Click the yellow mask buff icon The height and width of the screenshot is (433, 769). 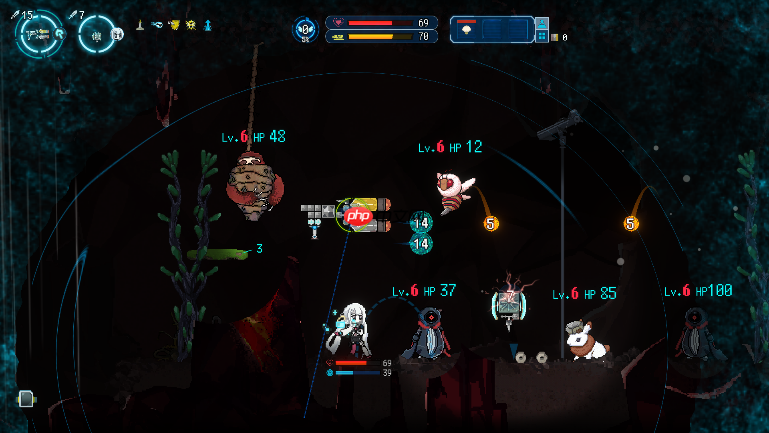(174, 23)
